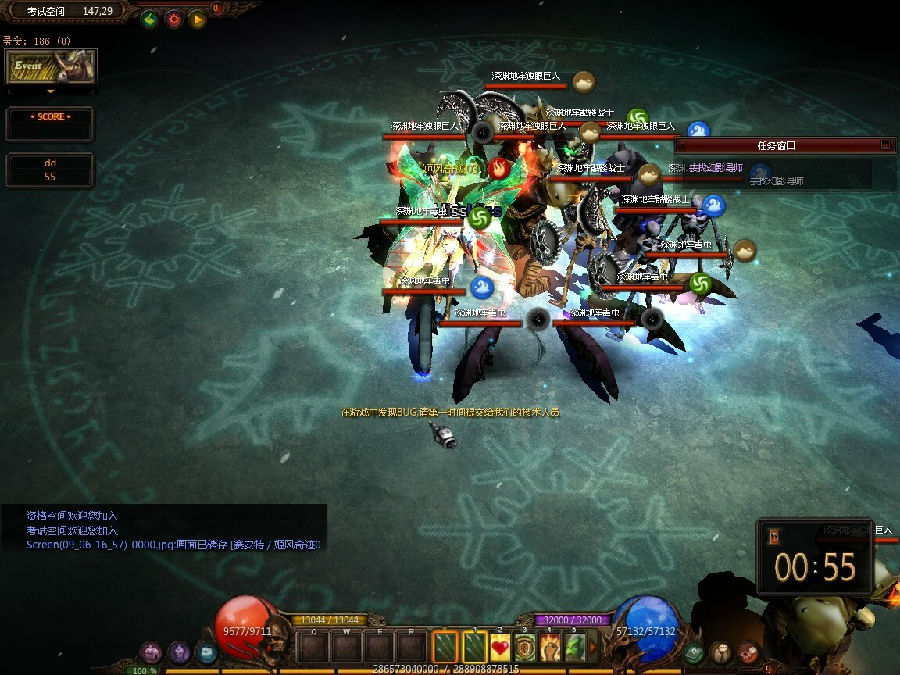Activate the green dragon skill slot
Screen dimensions: 900x675
[575, 647]
